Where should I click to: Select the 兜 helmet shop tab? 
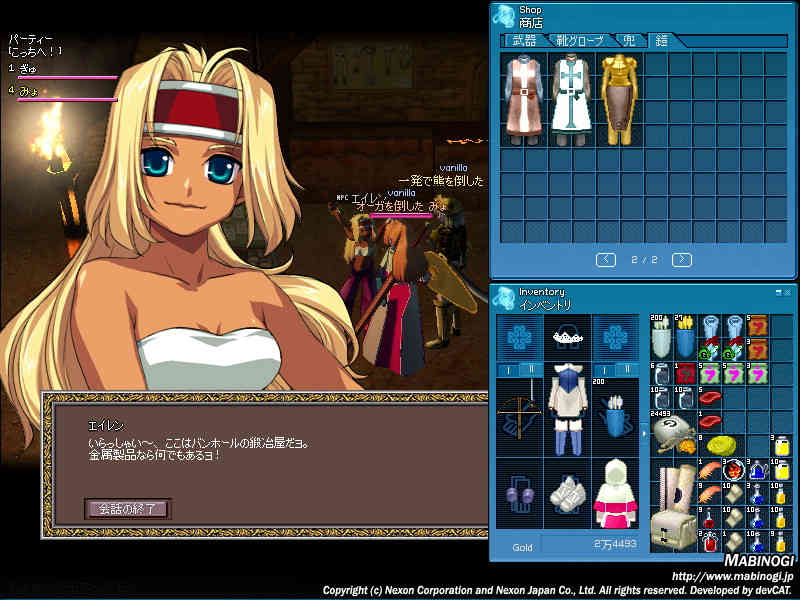point(629,41)
